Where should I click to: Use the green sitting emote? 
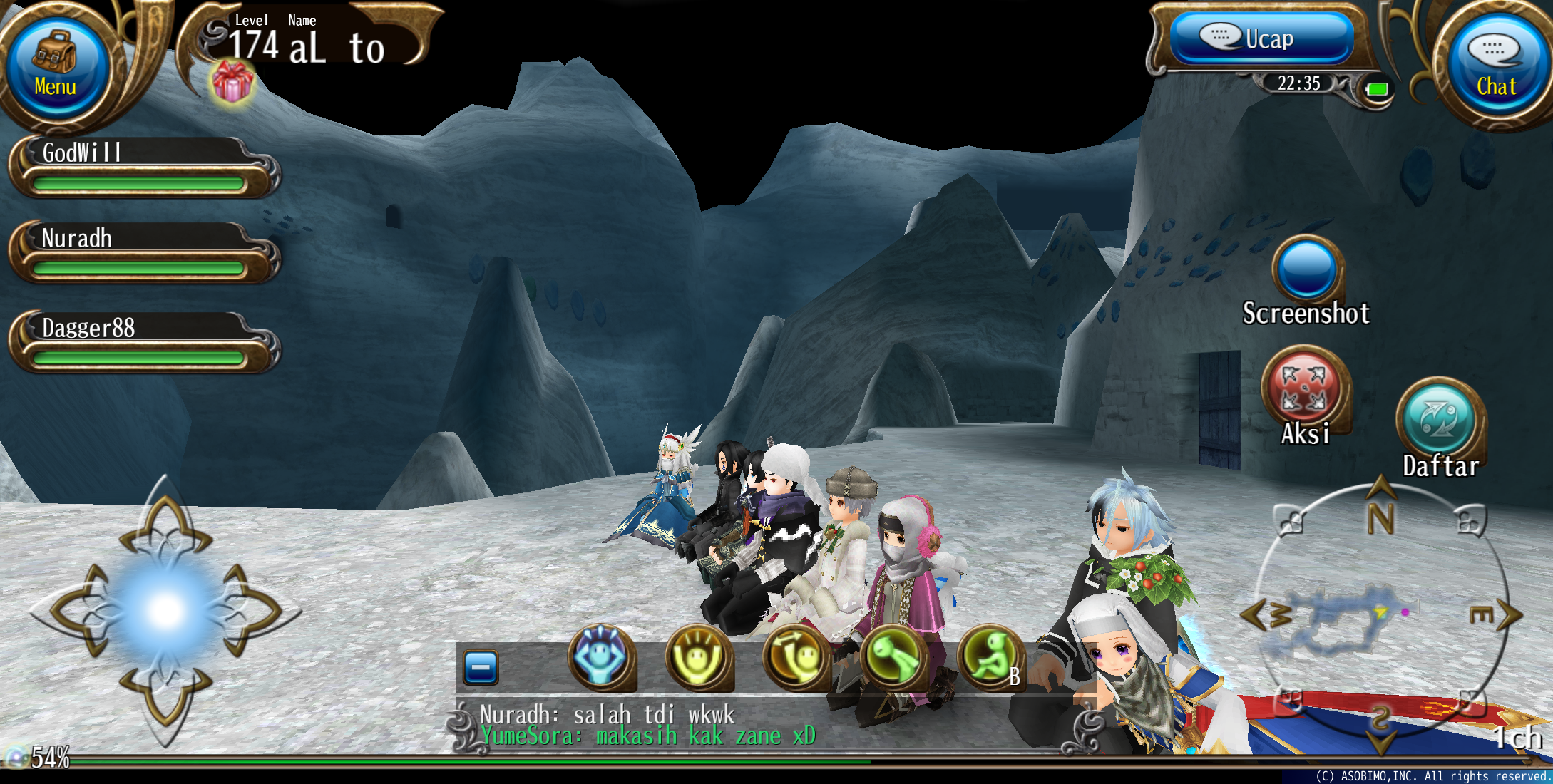click(x=990, y=657)
